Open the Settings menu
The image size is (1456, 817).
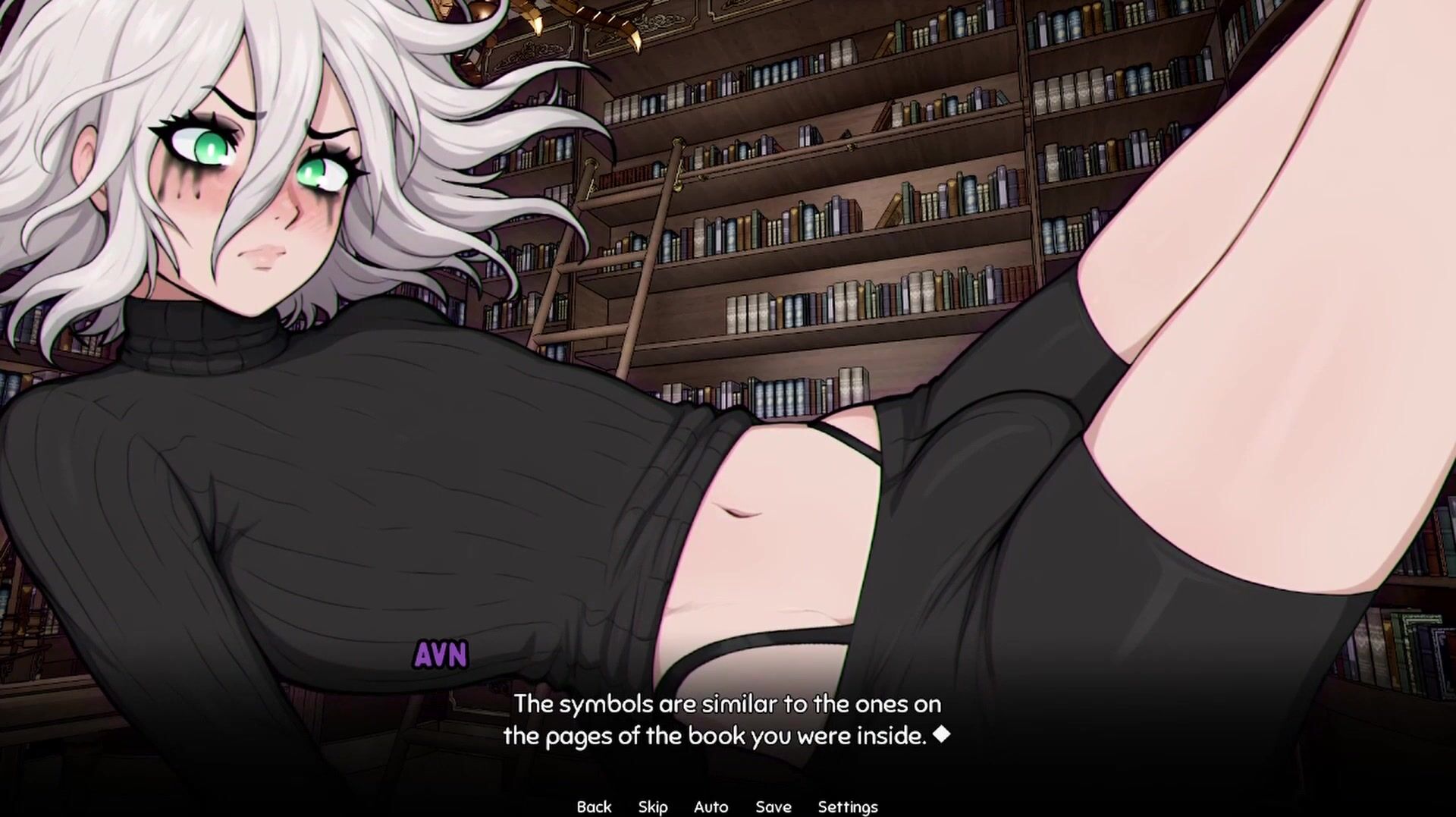(x=847, y=806)
